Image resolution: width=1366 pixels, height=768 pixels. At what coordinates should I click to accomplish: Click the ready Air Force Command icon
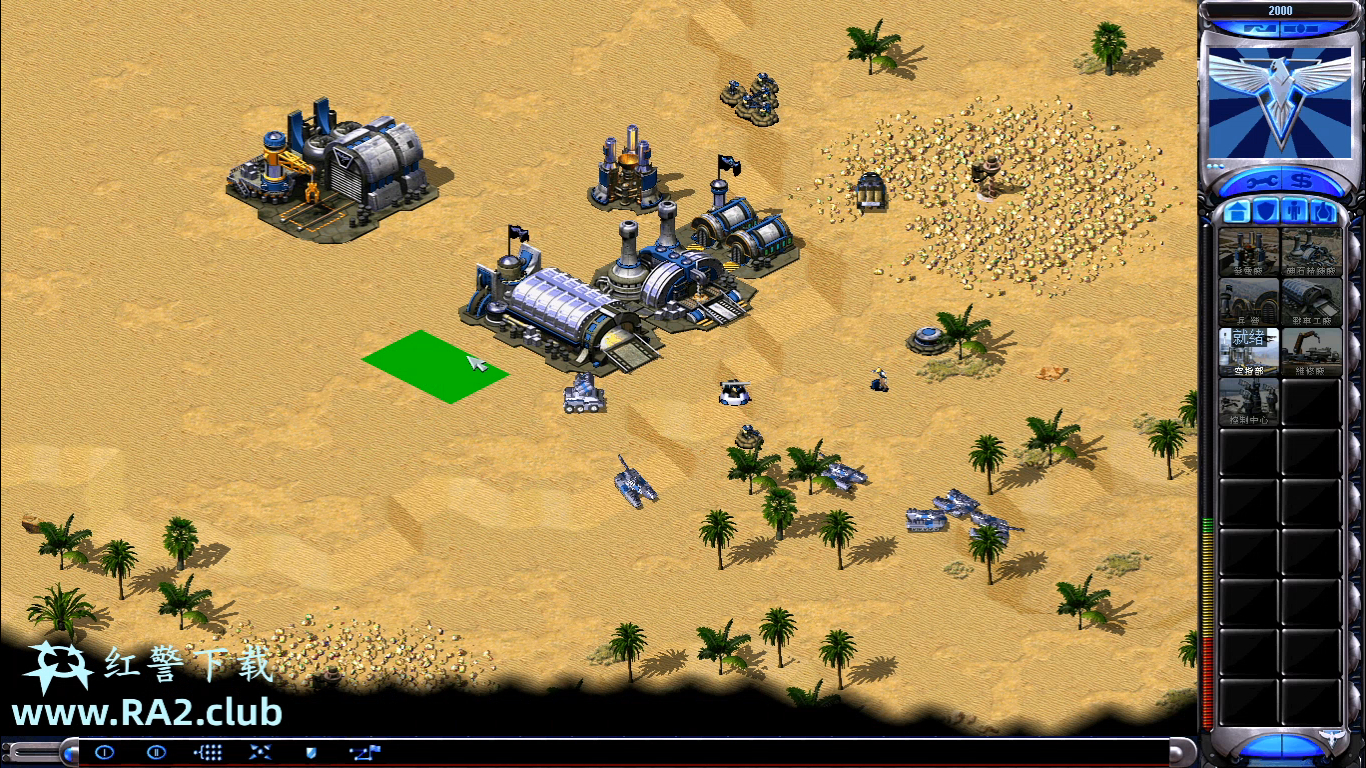point(1248,351)
